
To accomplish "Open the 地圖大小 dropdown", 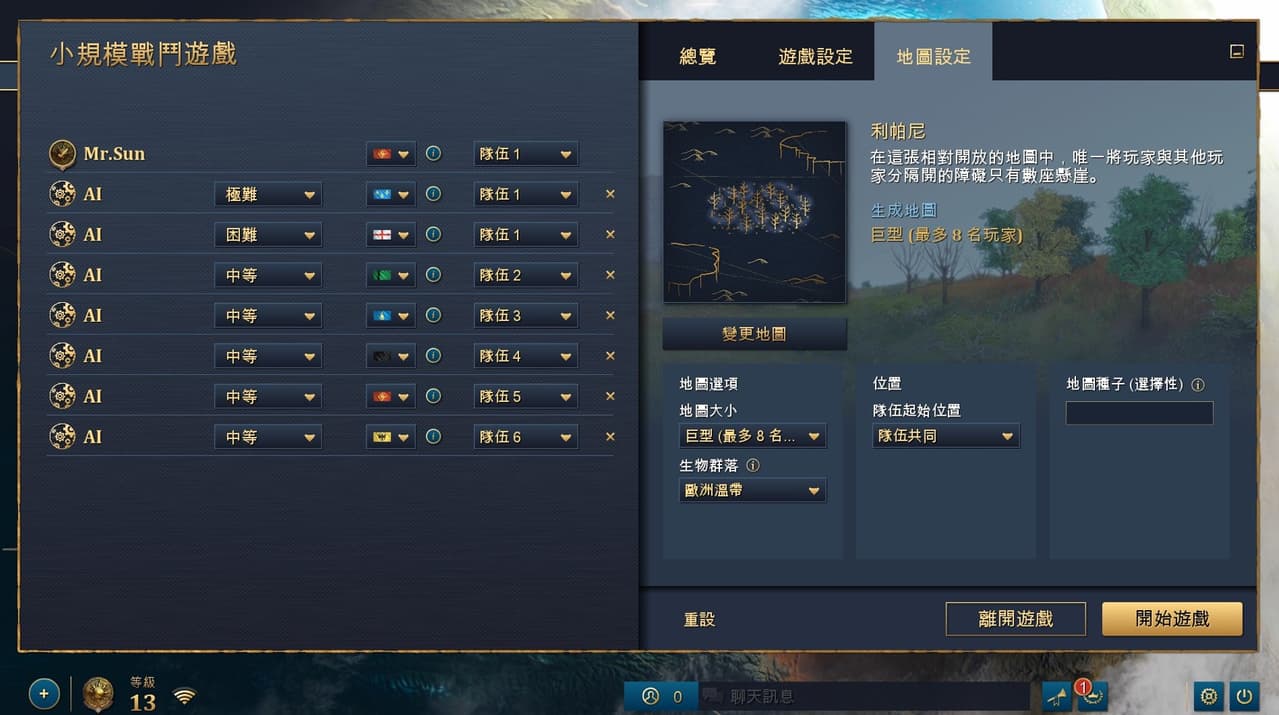I will click(x=752, y=436).
